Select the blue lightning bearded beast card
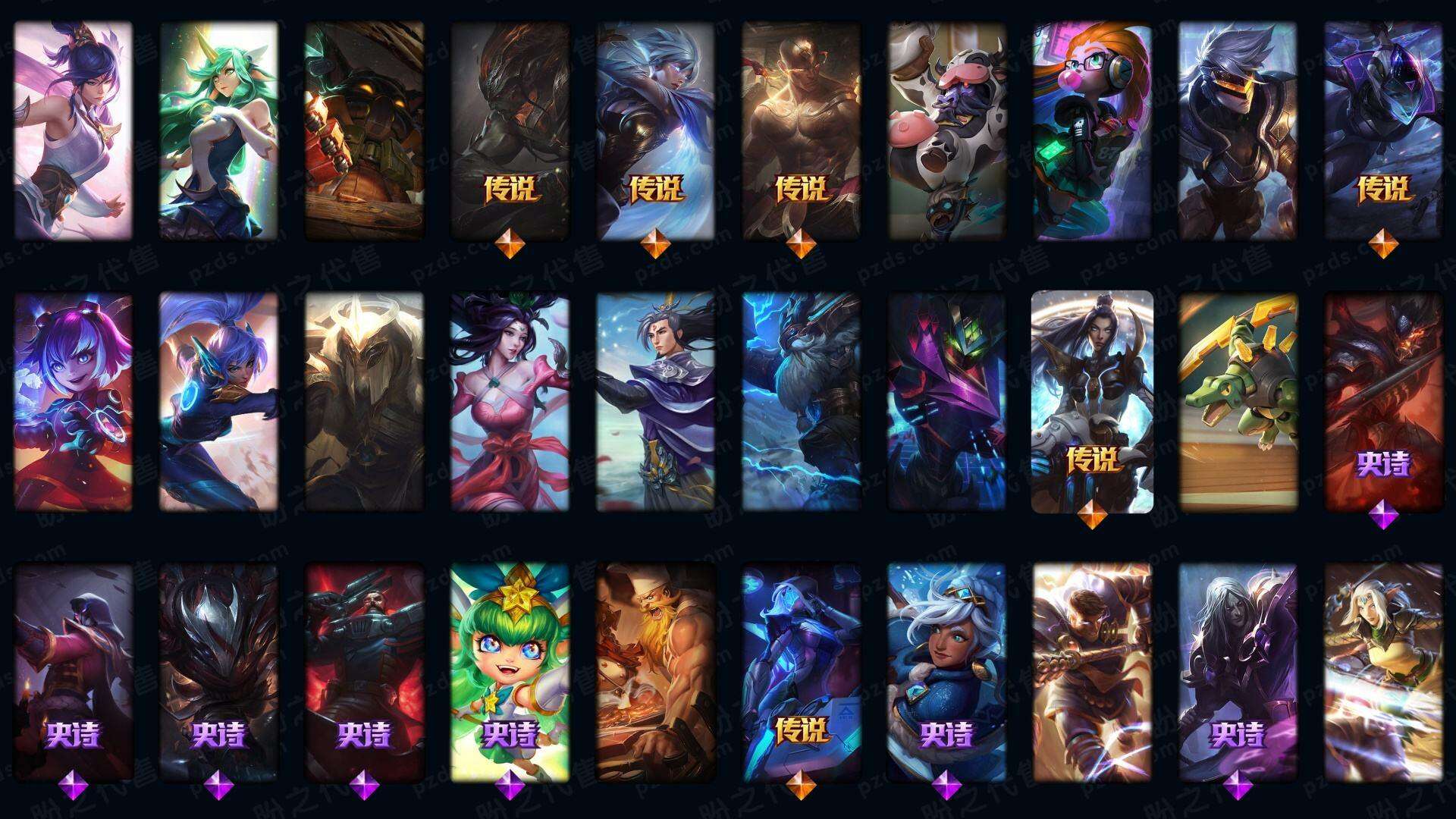1456x819 pixels. tap(802, 402)
